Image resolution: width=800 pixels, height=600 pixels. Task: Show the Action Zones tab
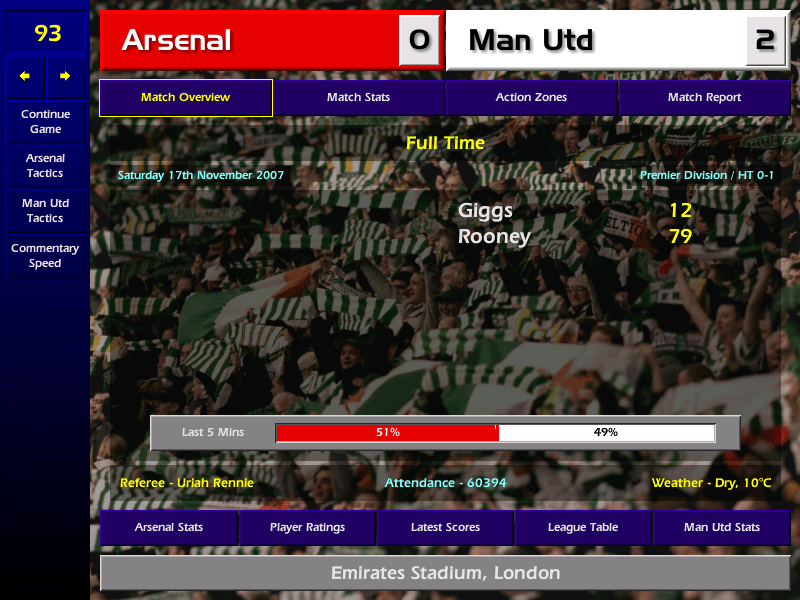click(x=531, y=98)
